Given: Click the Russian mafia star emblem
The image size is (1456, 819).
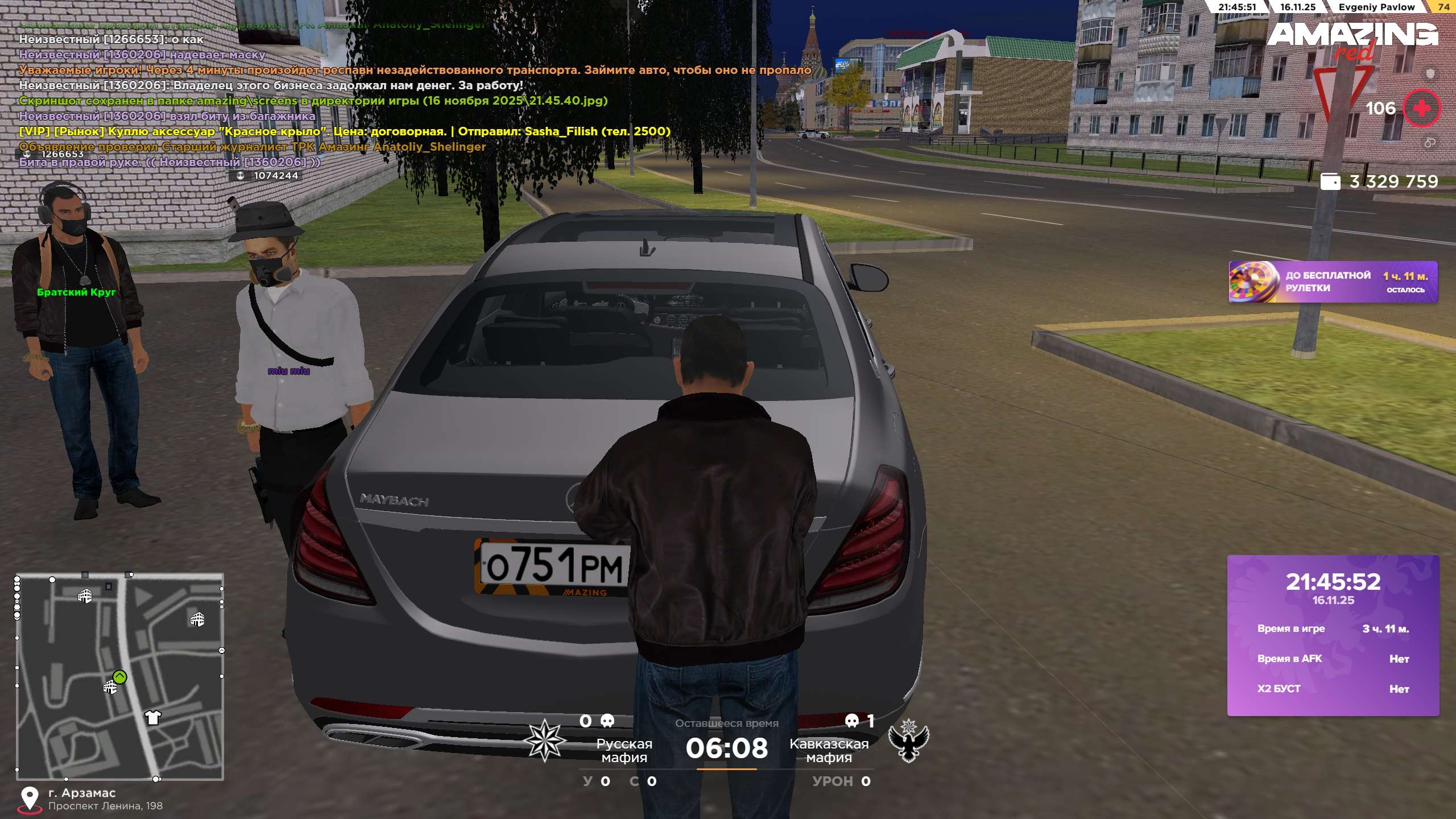Looking at the screenshot, I should tap(544, 740).
